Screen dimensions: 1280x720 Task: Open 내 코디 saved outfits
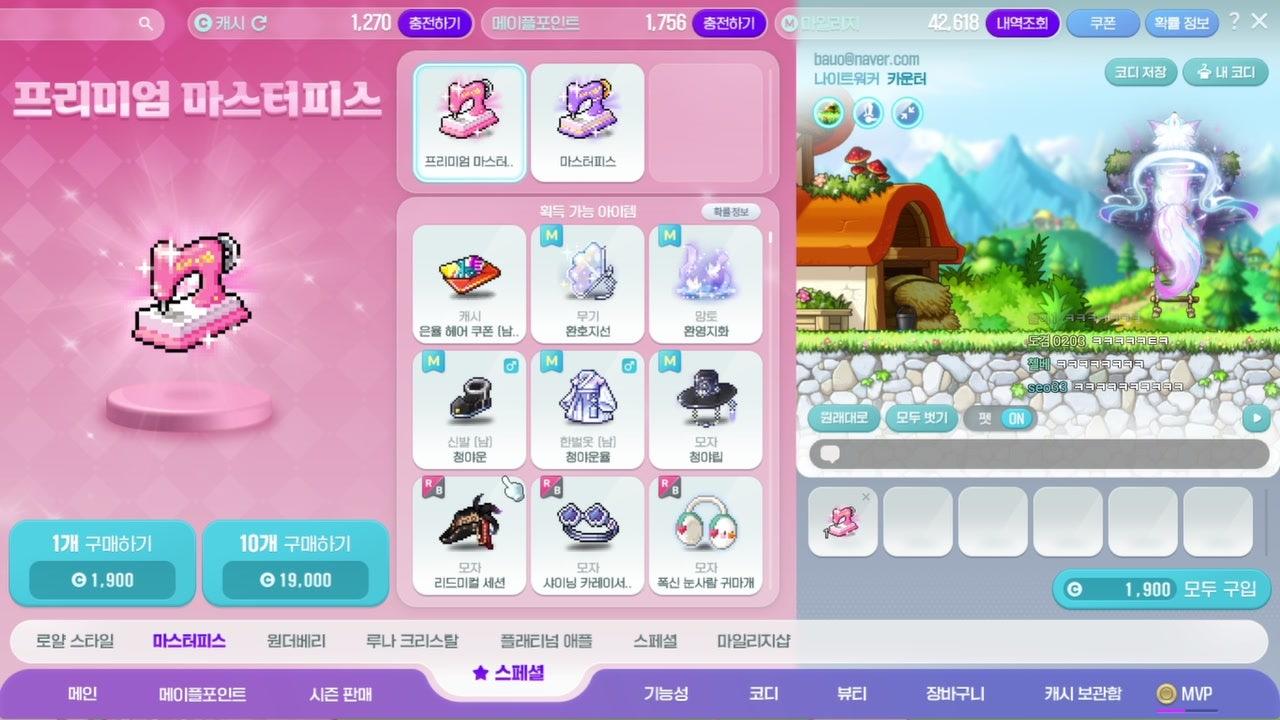click(x=1226, y=72)
